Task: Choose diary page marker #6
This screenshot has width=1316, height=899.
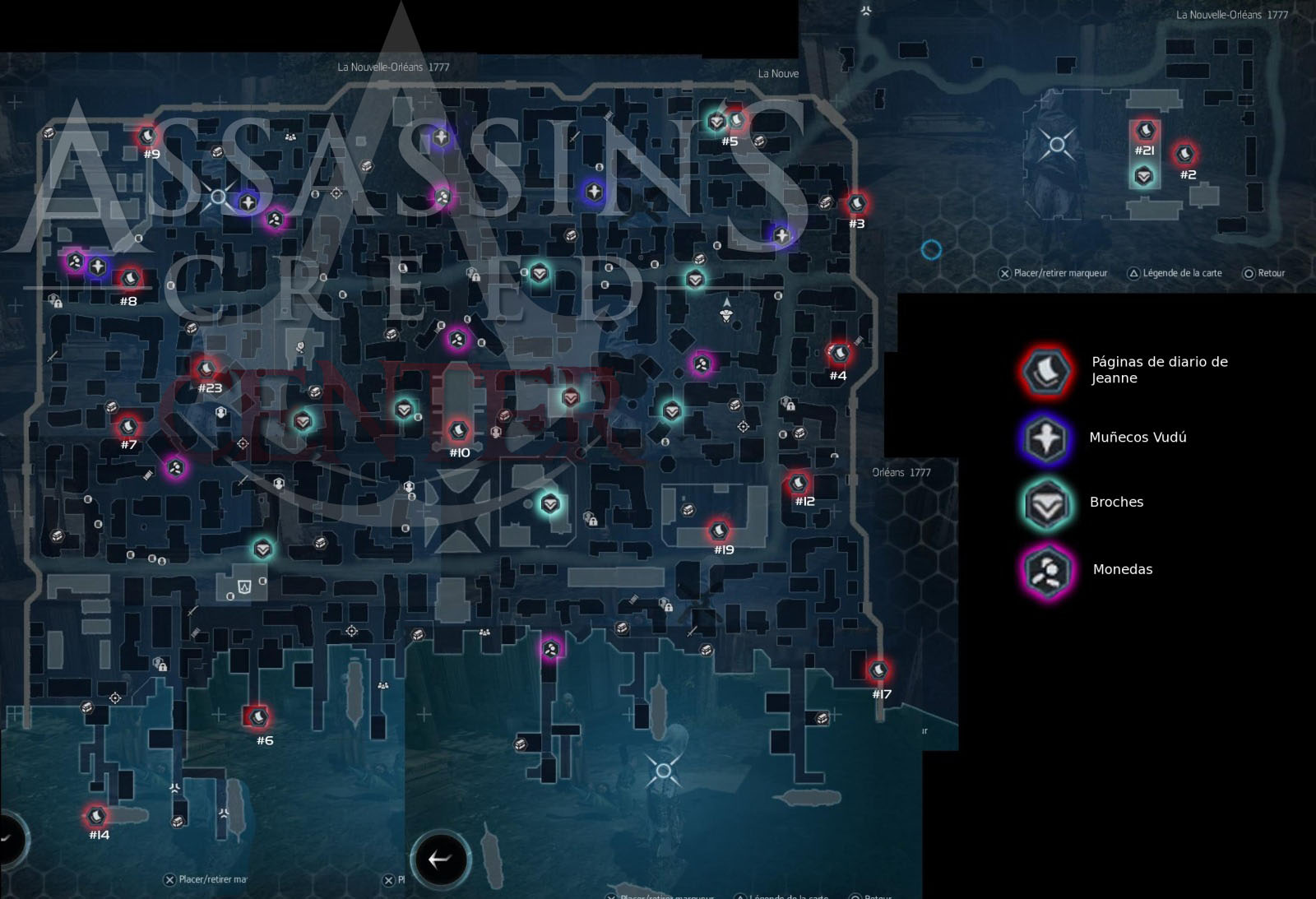Action: coord(258,718)
